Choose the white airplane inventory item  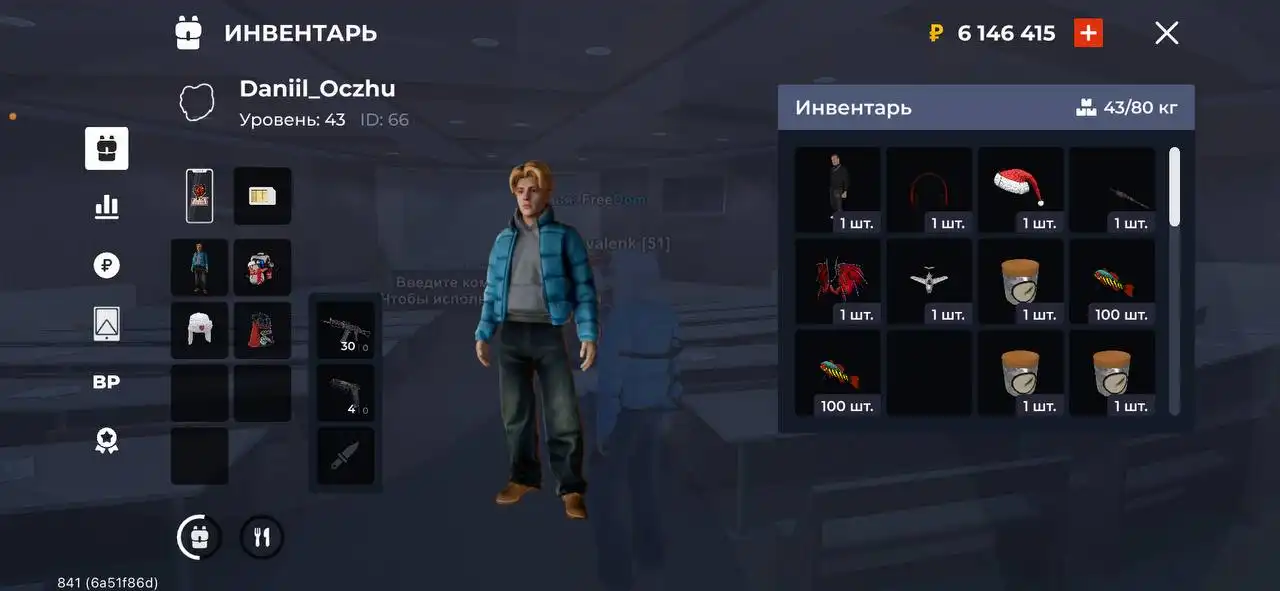(929, 281)
